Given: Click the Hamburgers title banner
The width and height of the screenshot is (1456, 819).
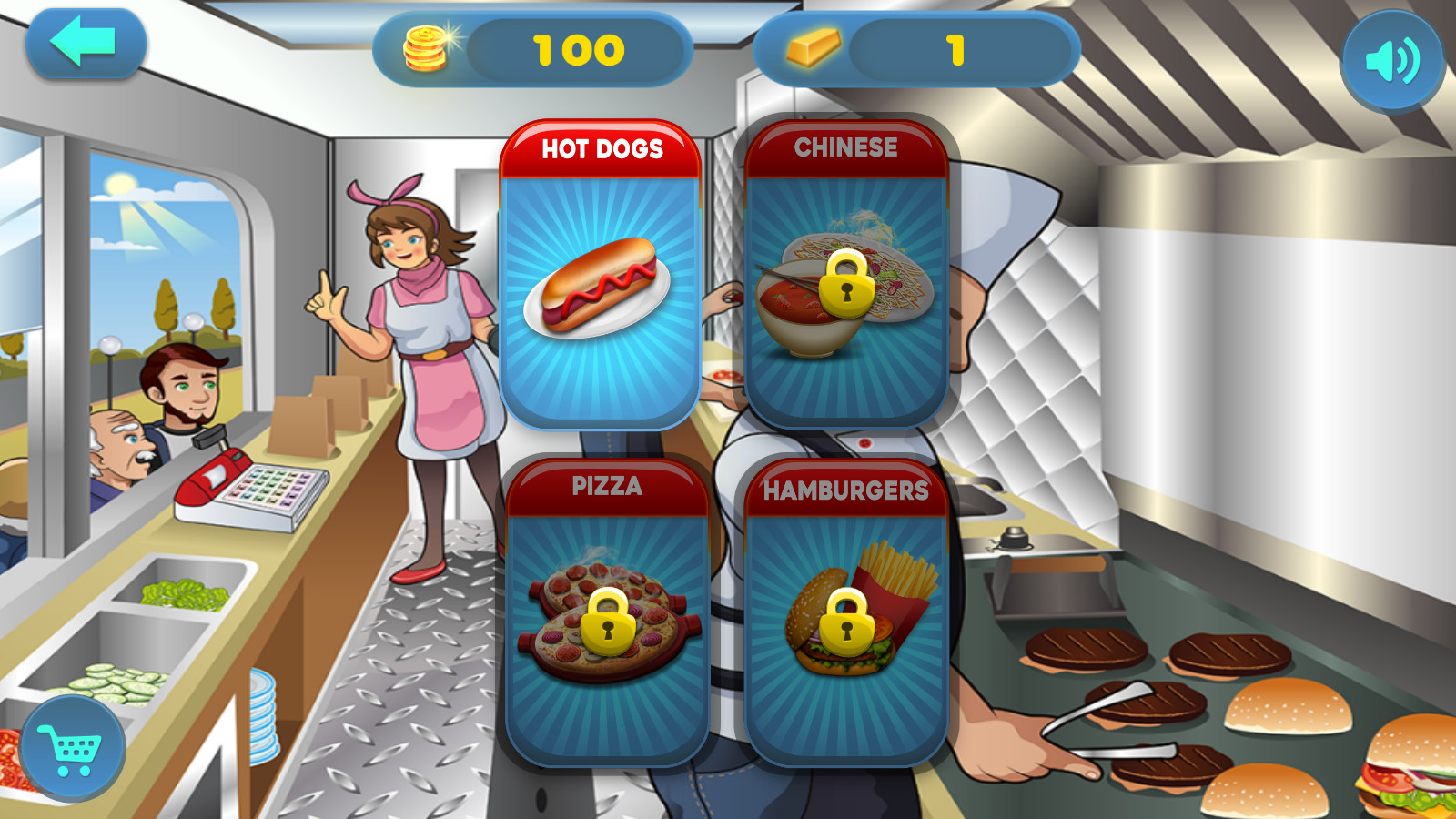Looking at the screenshot, I should point(845,488).
